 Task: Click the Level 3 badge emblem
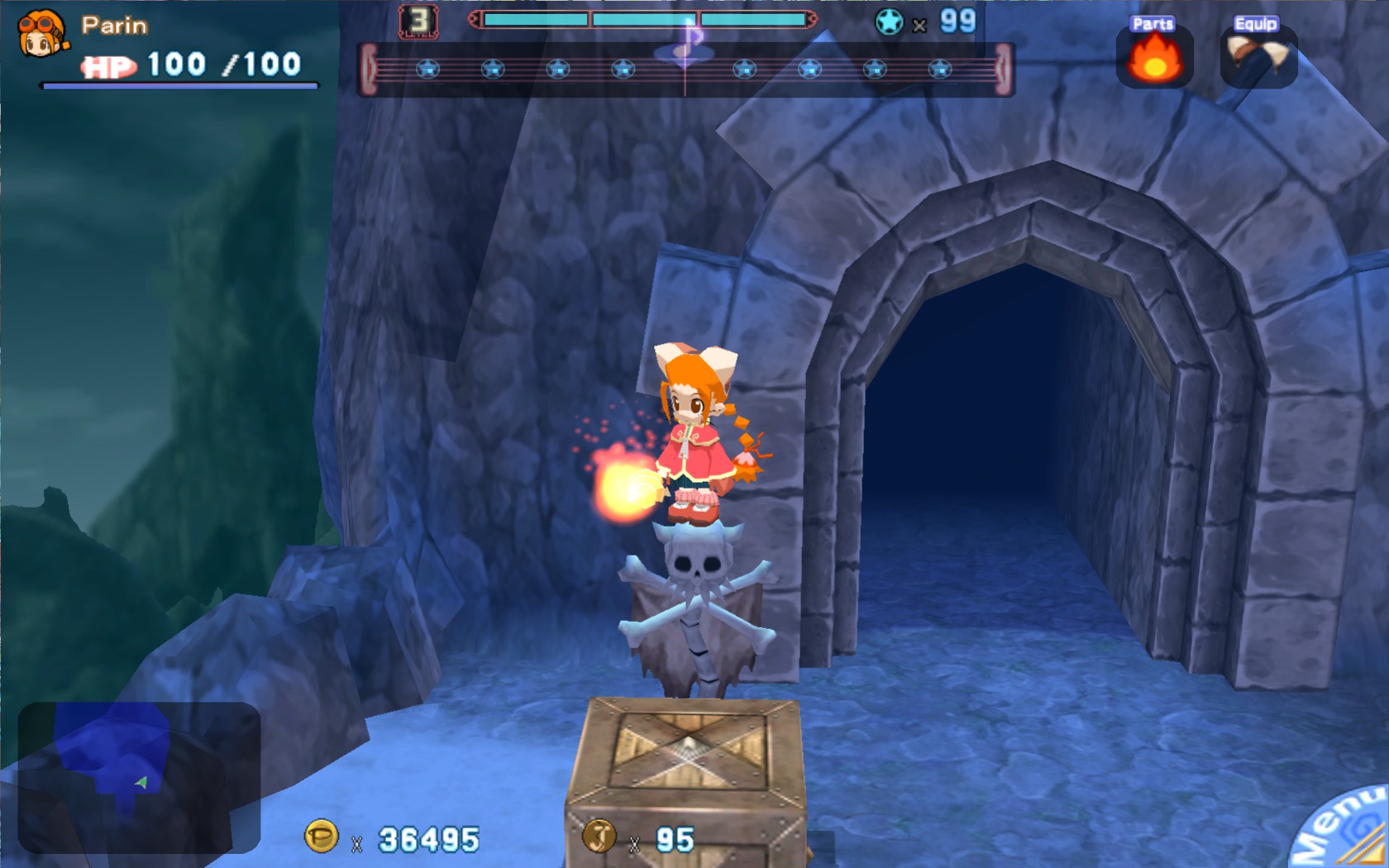coord(418,20)
